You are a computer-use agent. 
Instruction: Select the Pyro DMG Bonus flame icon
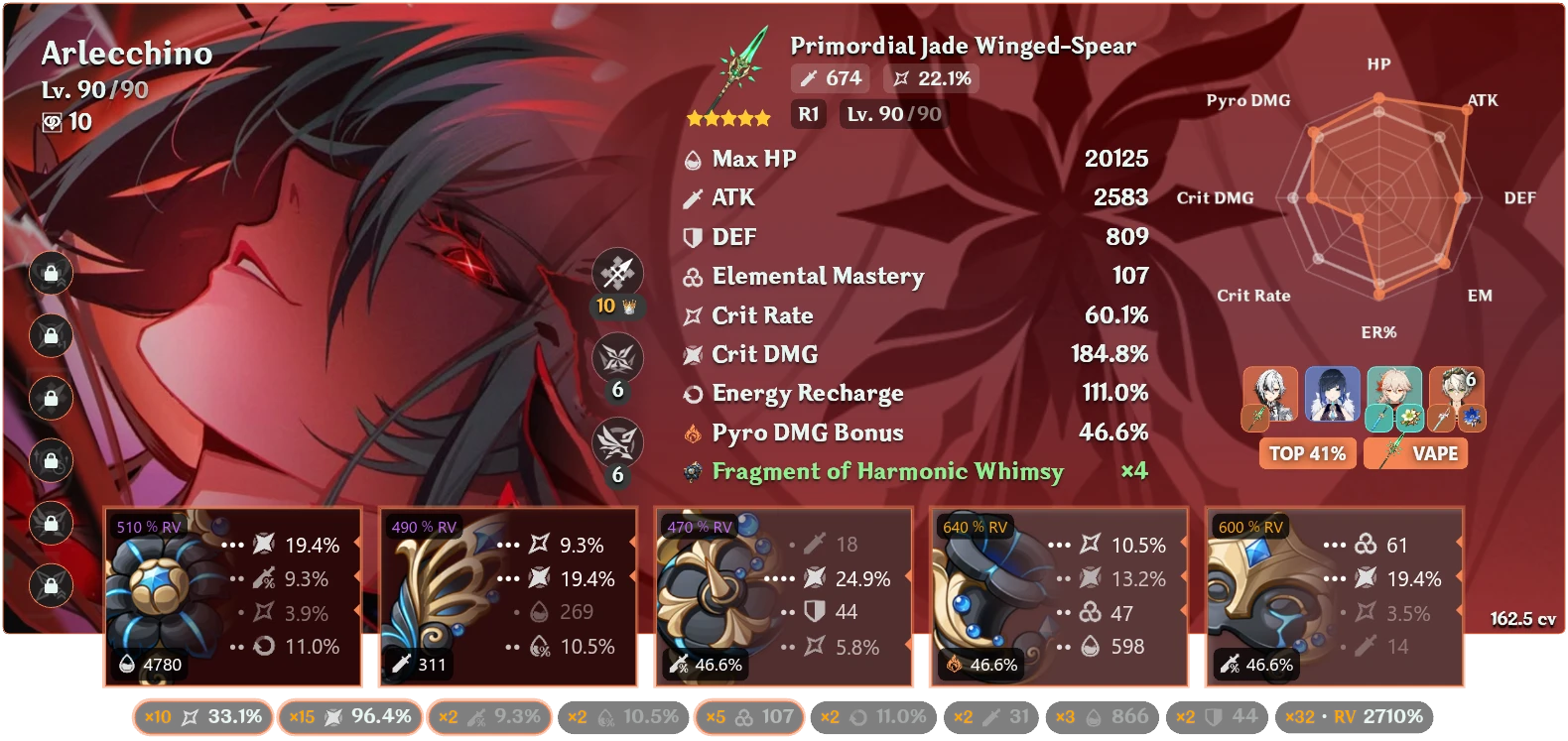pyautogui.click(x=693, y=432)
